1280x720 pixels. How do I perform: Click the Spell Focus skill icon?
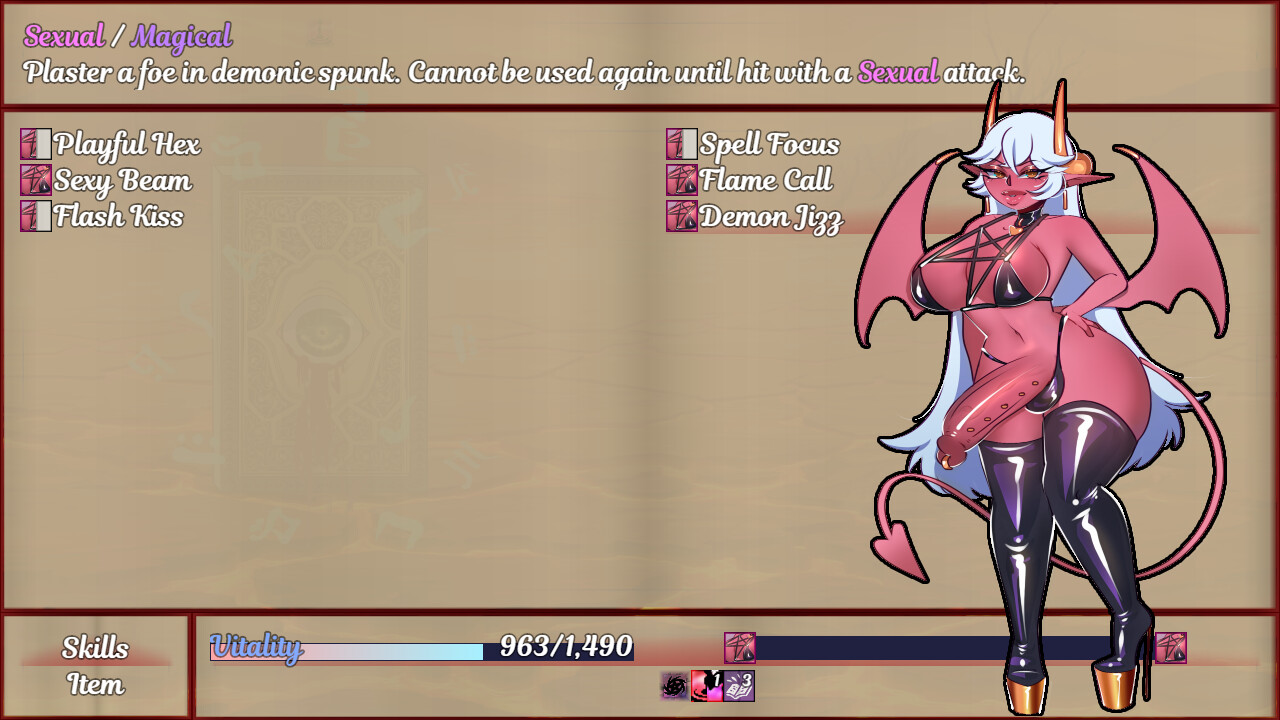coord(682,146)
